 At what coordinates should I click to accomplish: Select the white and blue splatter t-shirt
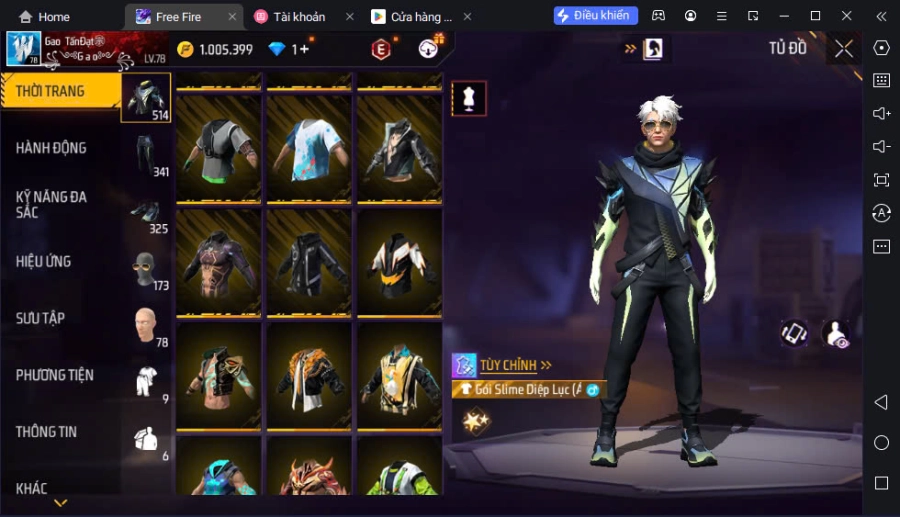tap(308, 149)
